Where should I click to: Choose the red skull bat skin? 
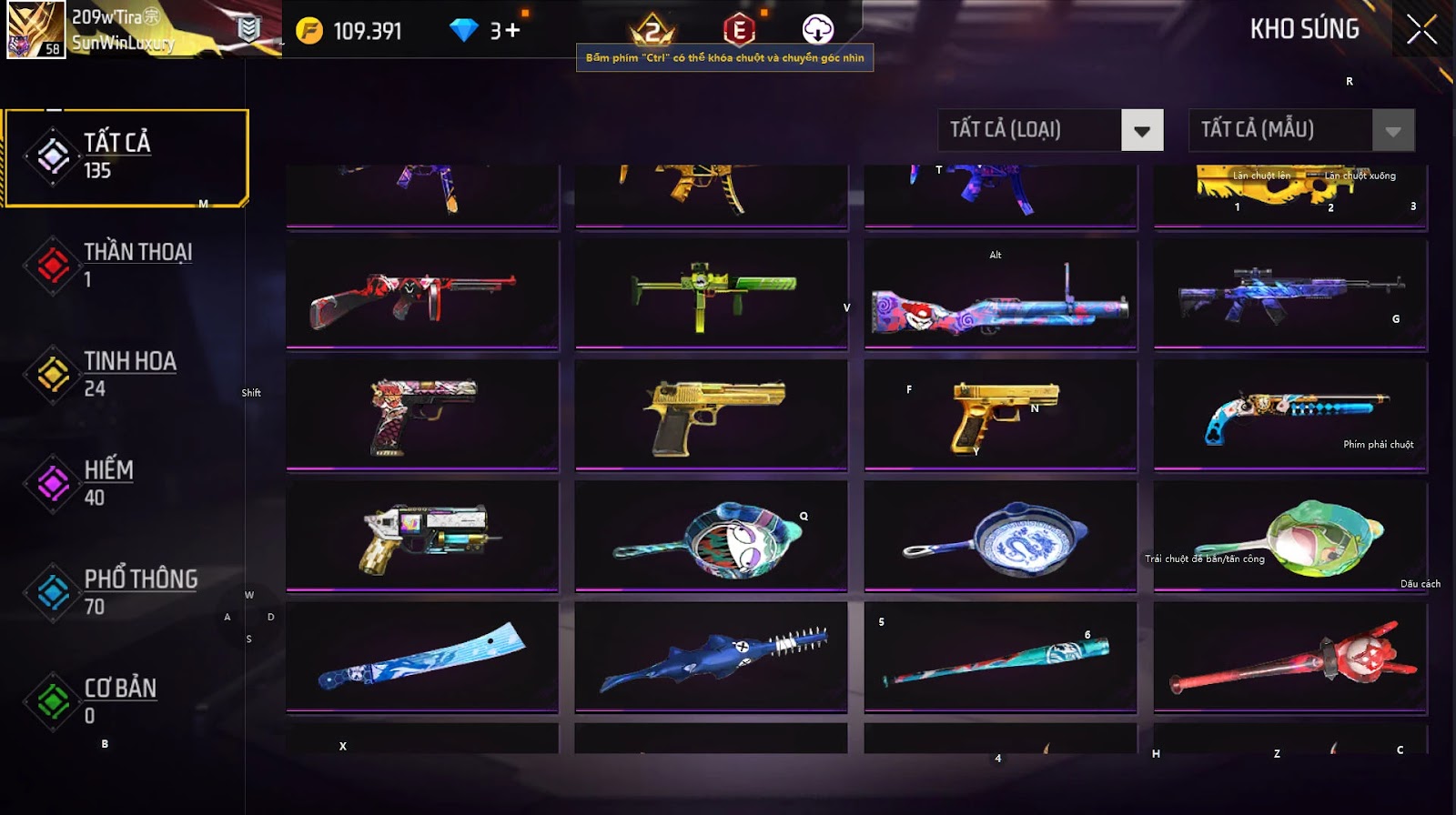click(1289, 657)
